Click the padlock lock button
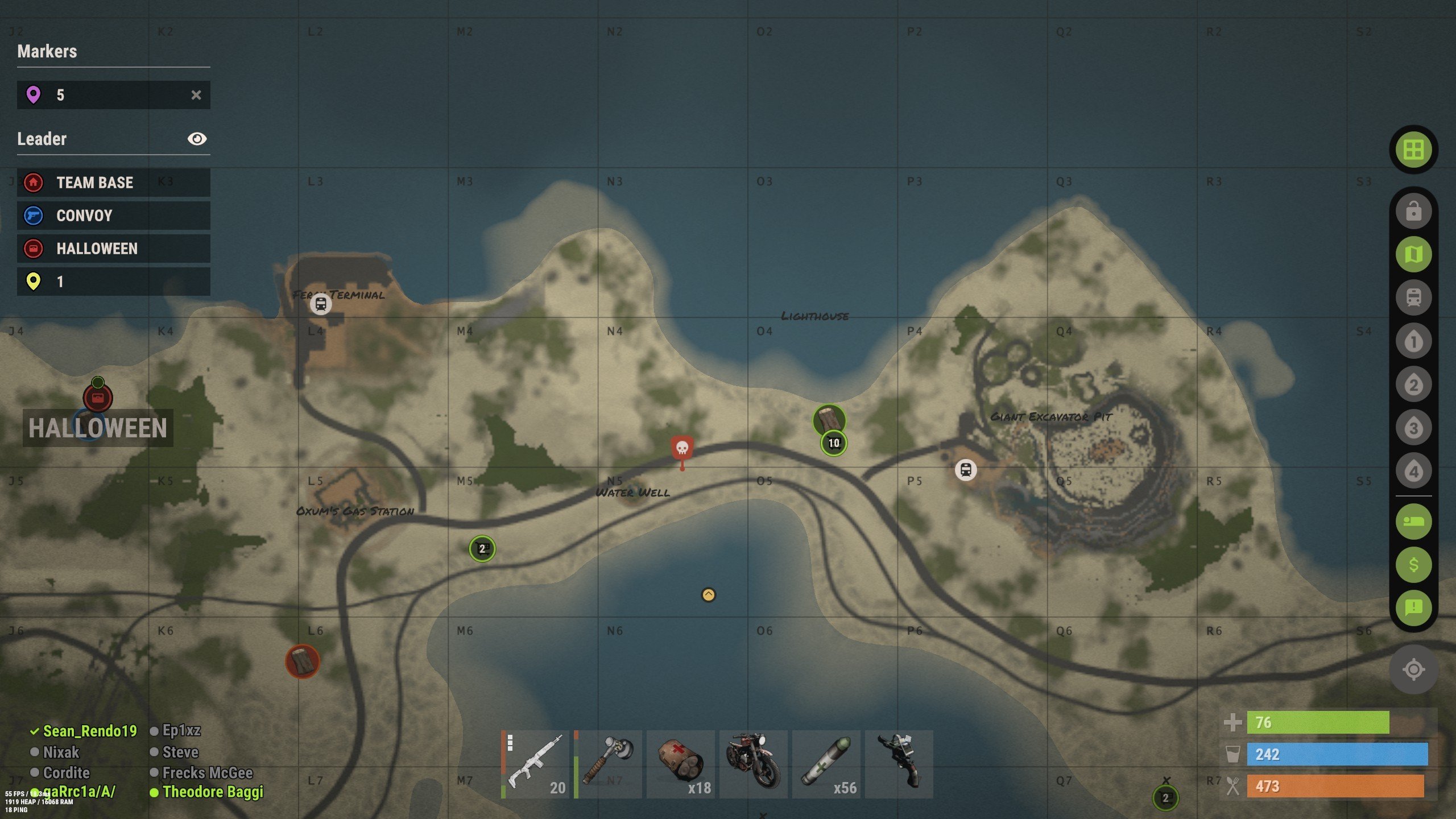1456x819 pixels. (1413, 211)
